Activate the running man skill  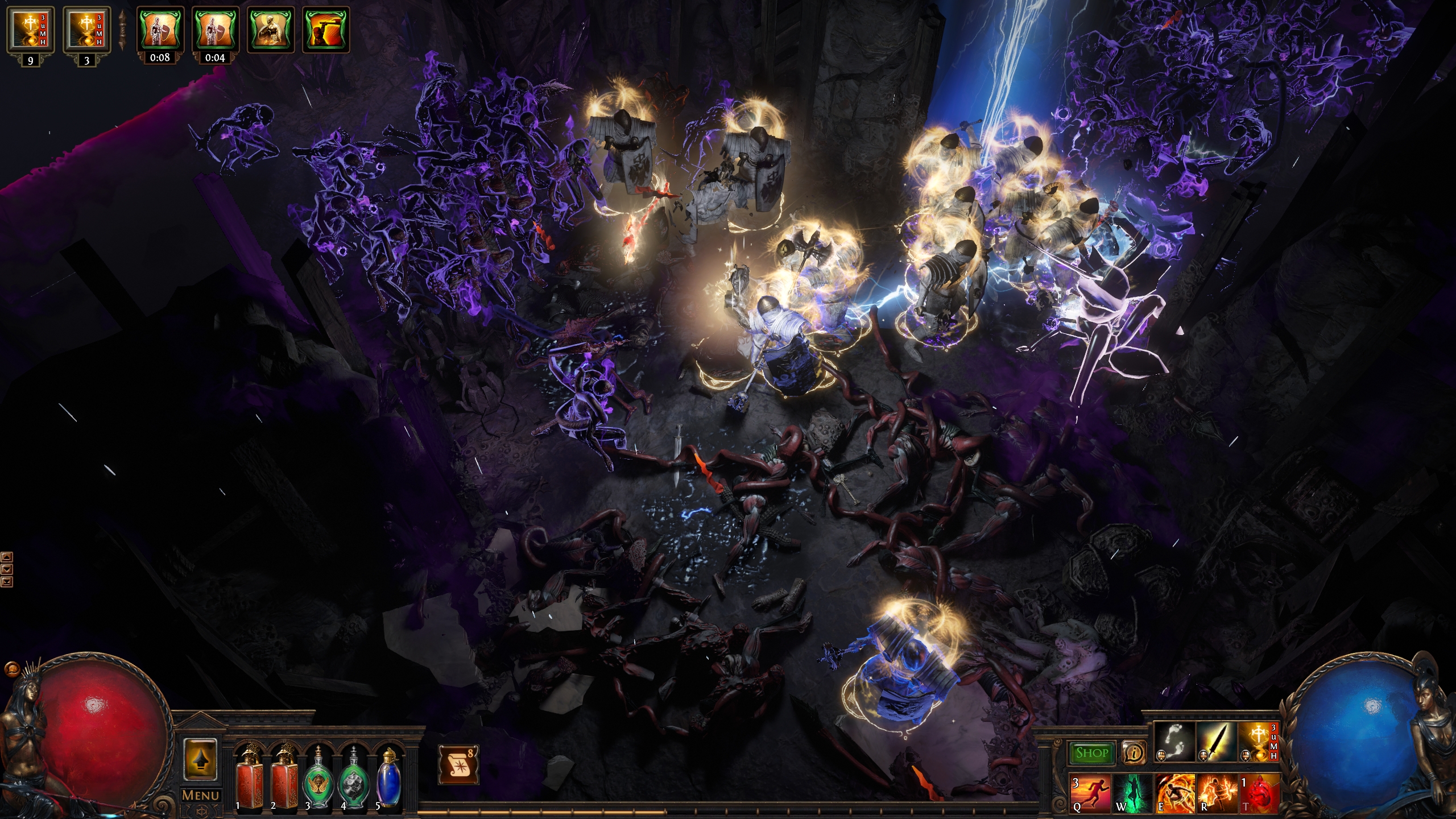pyautogui.click(x=1090, y=793)
